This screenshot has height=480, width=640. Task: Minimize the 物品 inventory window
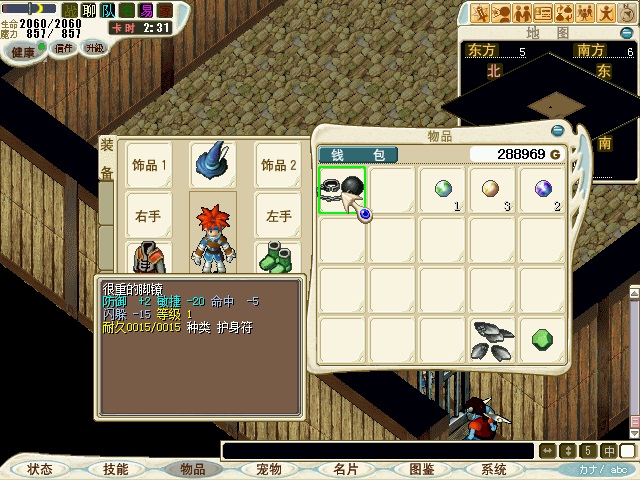557,130
